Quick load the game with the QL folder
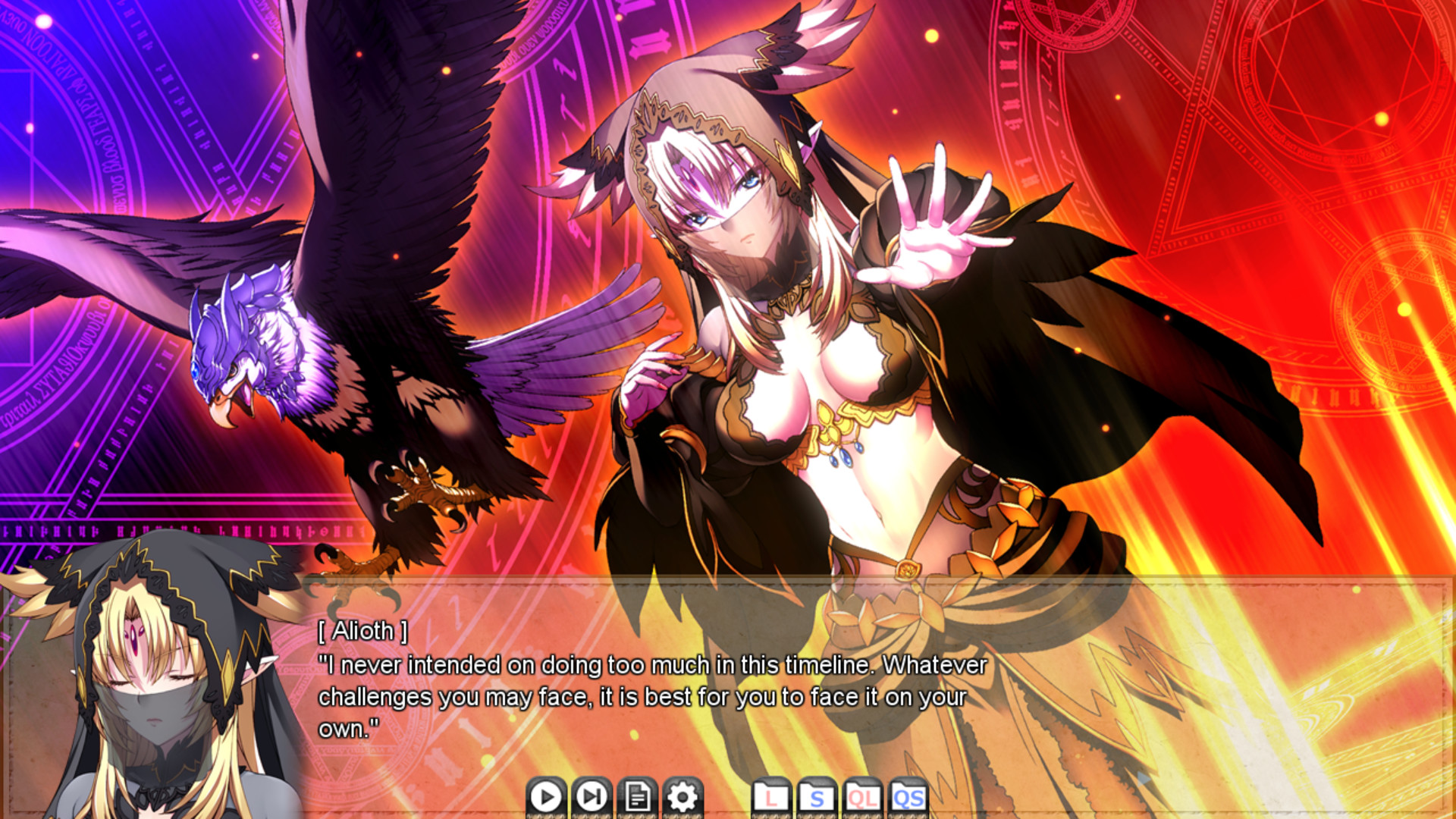The width and height of the screenshot is (1456, 819). (x=864, y=797)
